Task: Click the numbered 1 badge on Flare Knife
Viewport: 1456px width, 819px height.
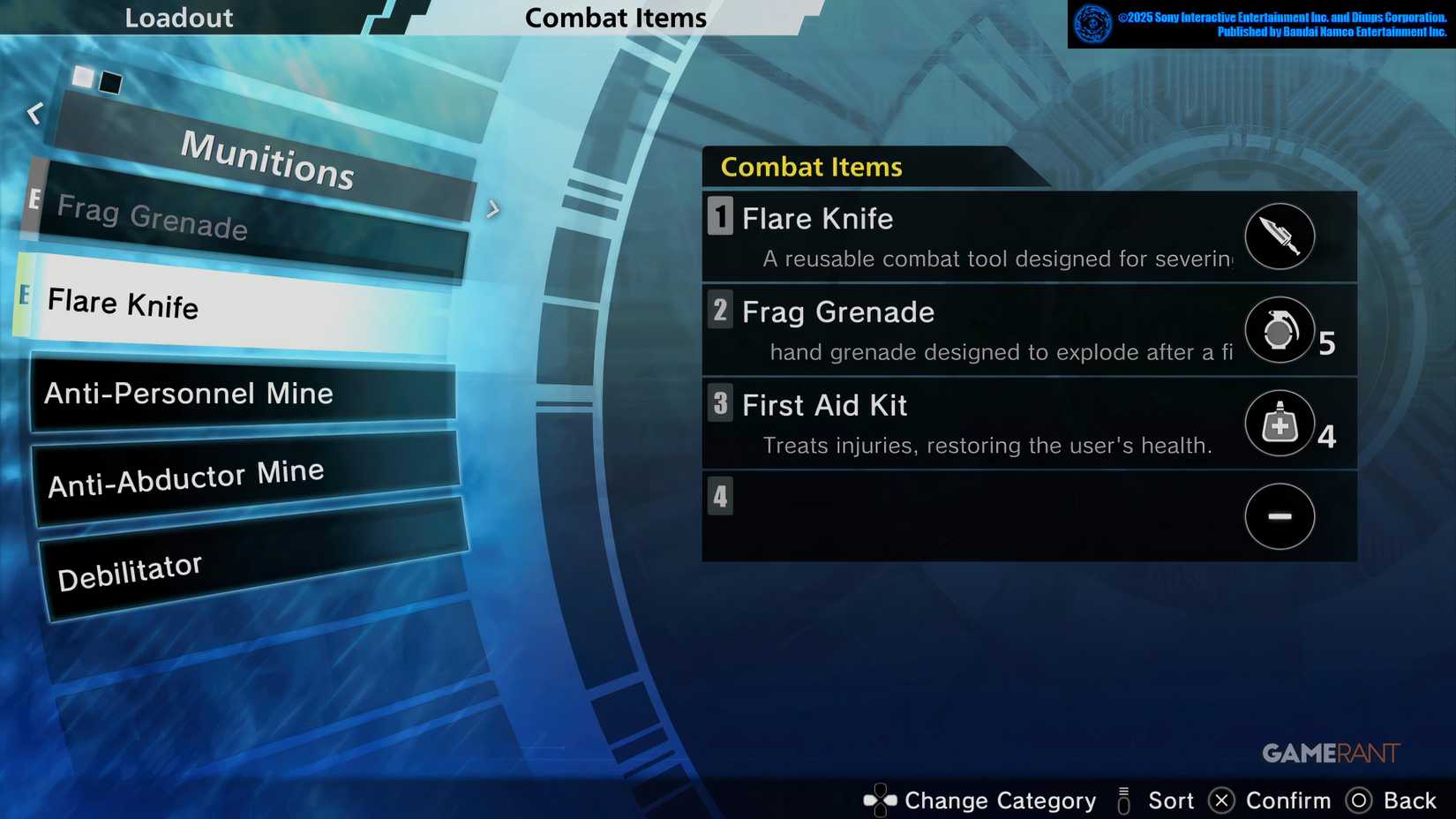Action: [719, 218]
